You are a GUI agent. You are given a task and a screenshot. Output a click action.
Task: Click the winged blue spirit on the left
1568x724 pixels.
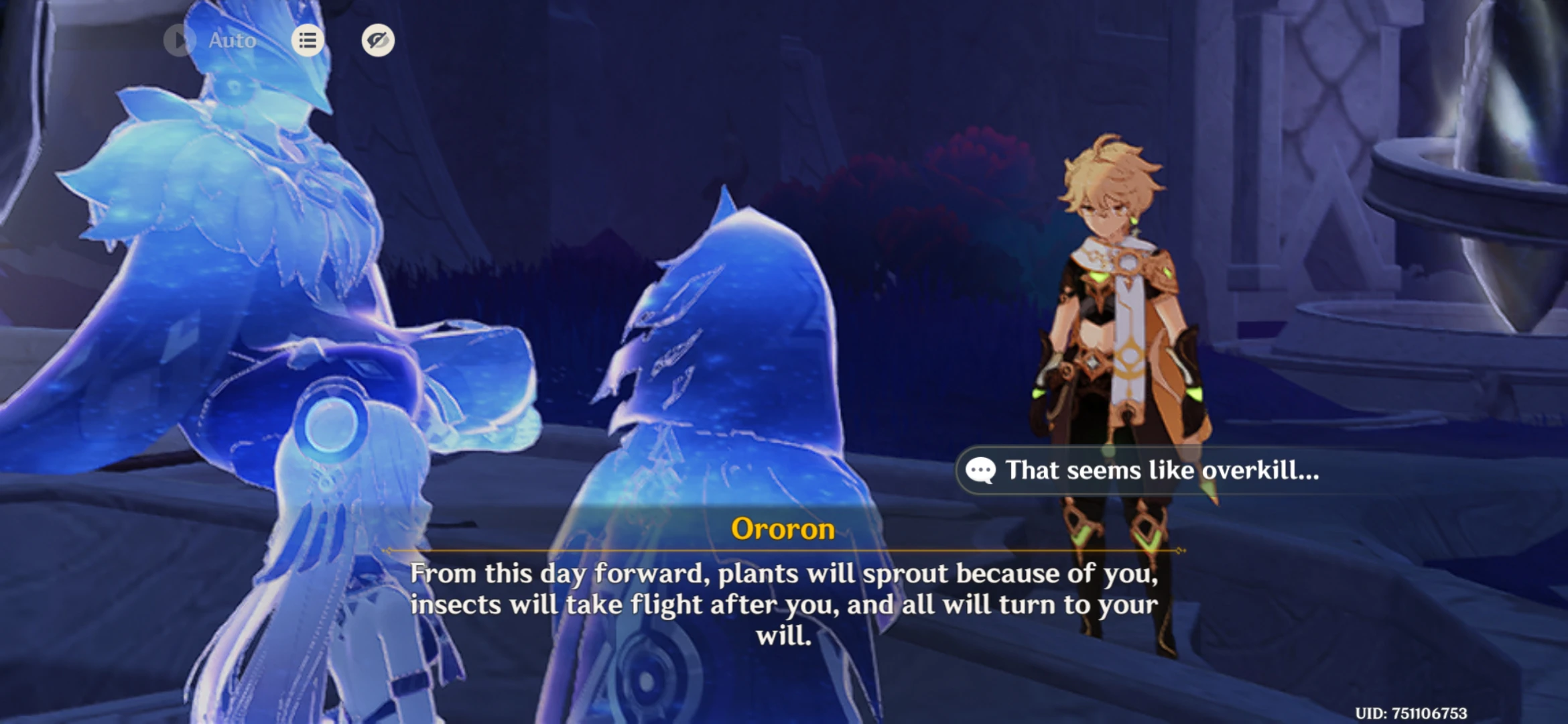[x=221, y=235]
